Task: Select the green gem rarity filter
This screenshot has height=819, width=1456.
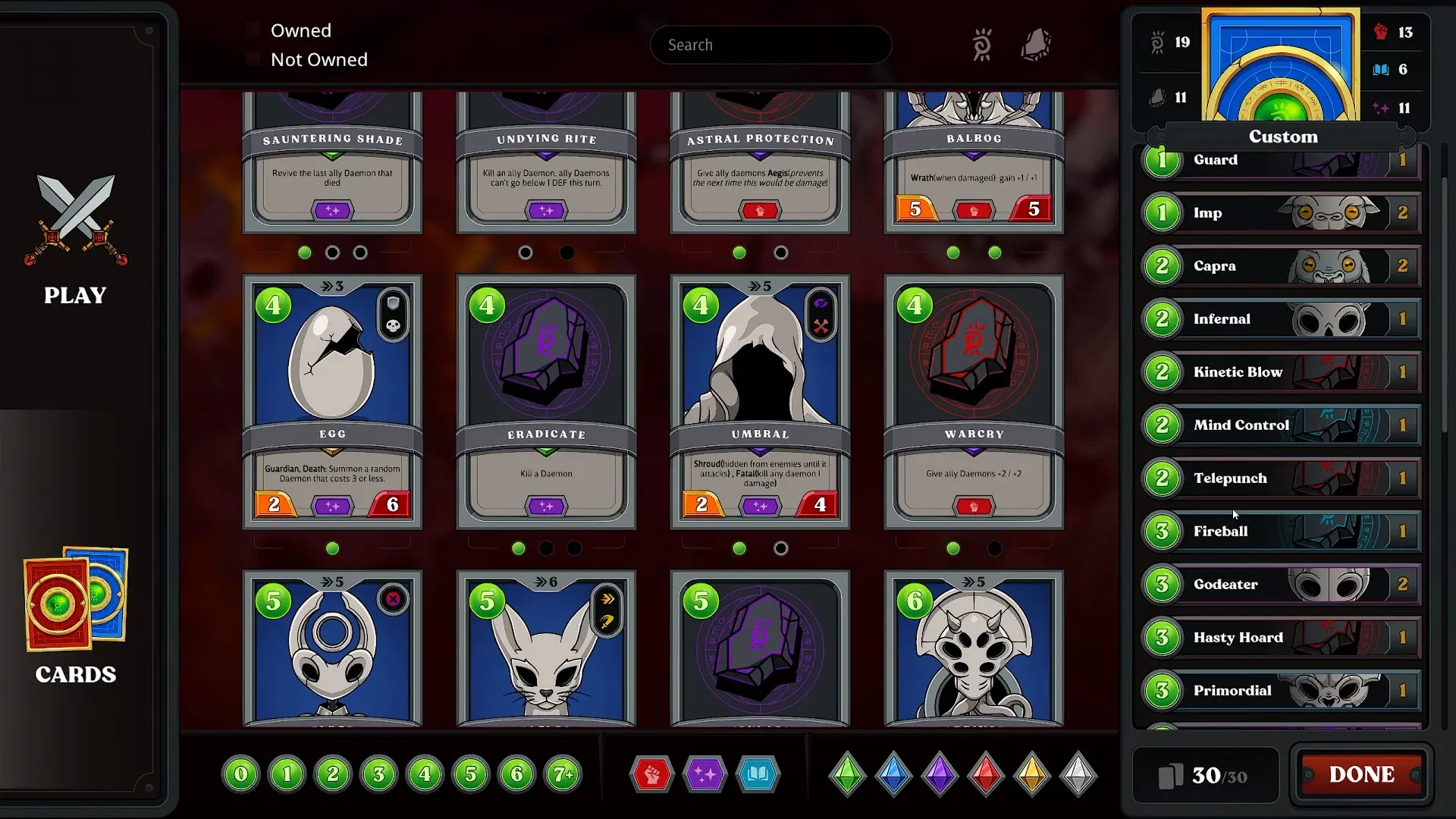Action: pyautogui.click(x=847, y=775)
